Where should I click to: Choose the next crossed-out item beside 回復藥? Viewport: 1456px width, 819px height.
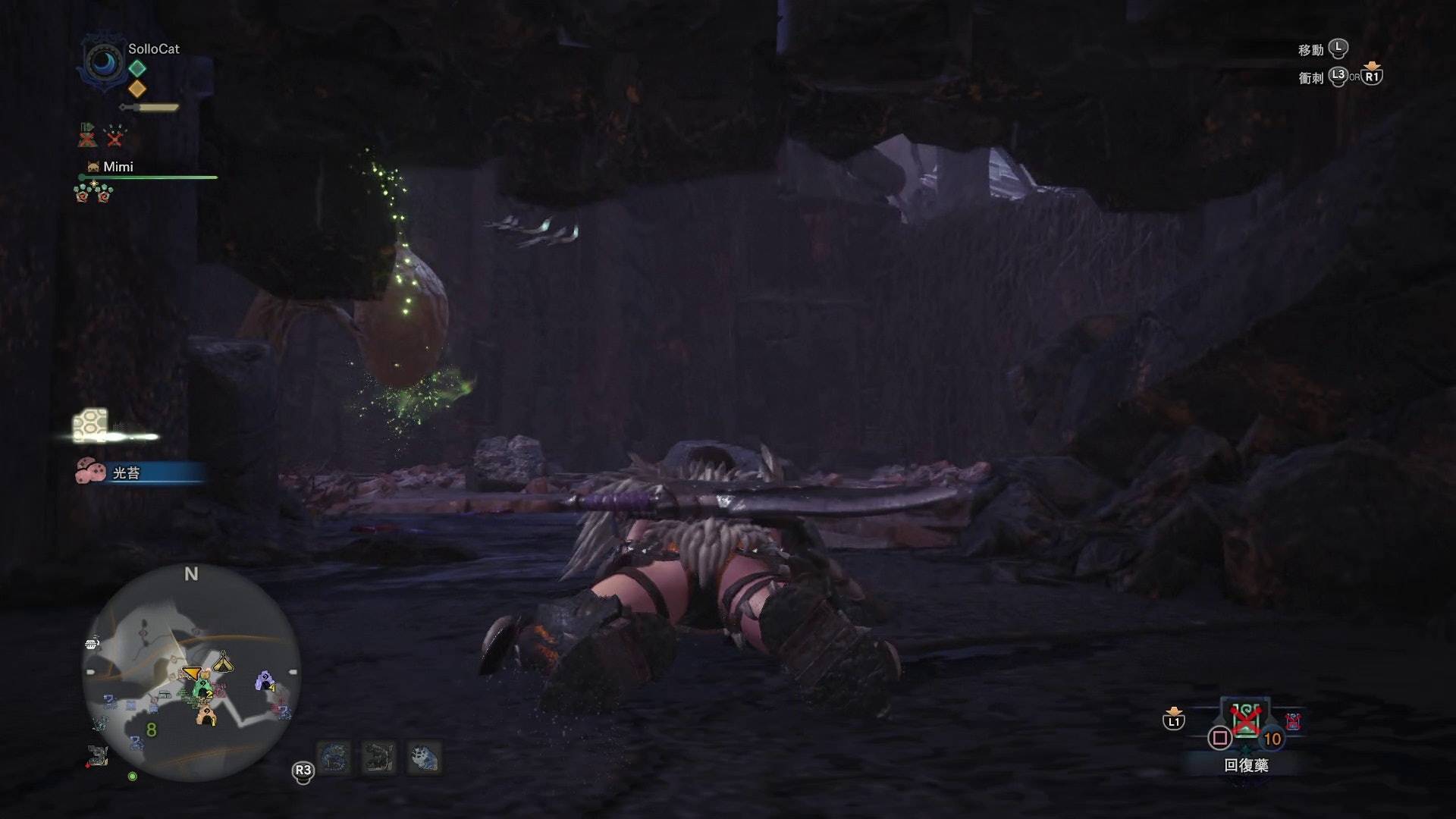[1293, 721]
